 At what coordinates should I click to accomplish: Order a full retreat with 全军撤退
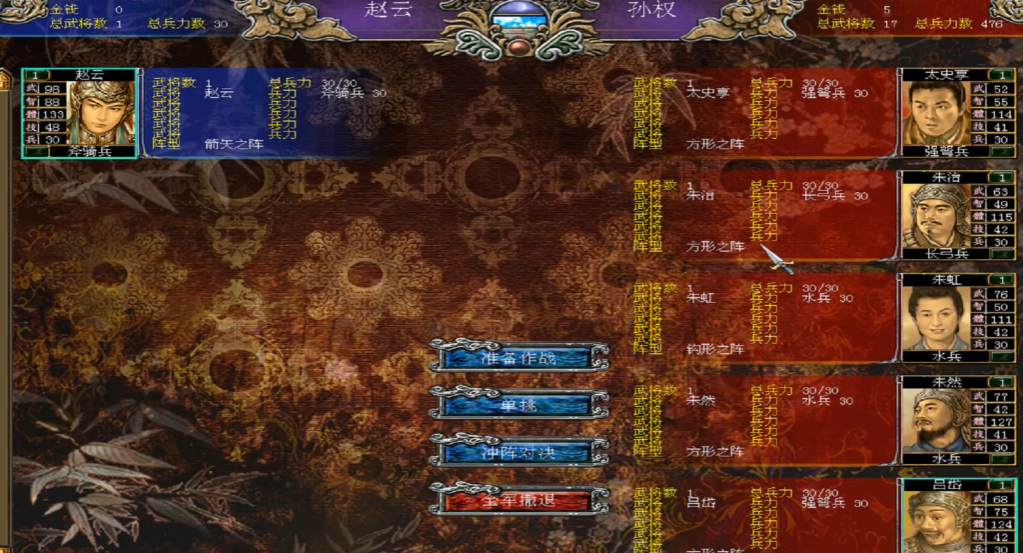[x=518, y=498]
